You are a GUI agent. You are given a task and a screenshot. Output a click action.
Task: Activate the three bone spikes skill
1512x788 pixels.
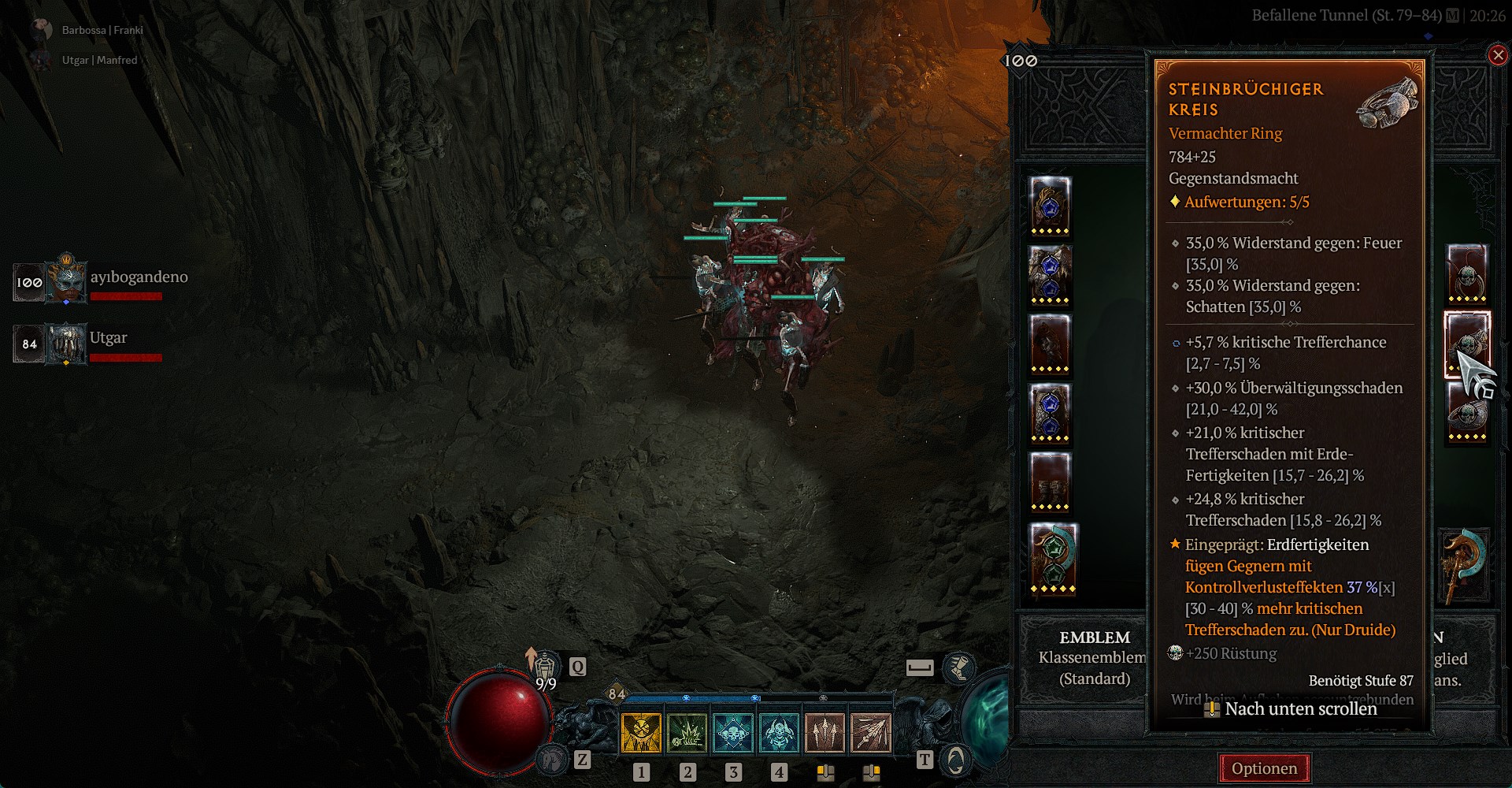point(825,733)
